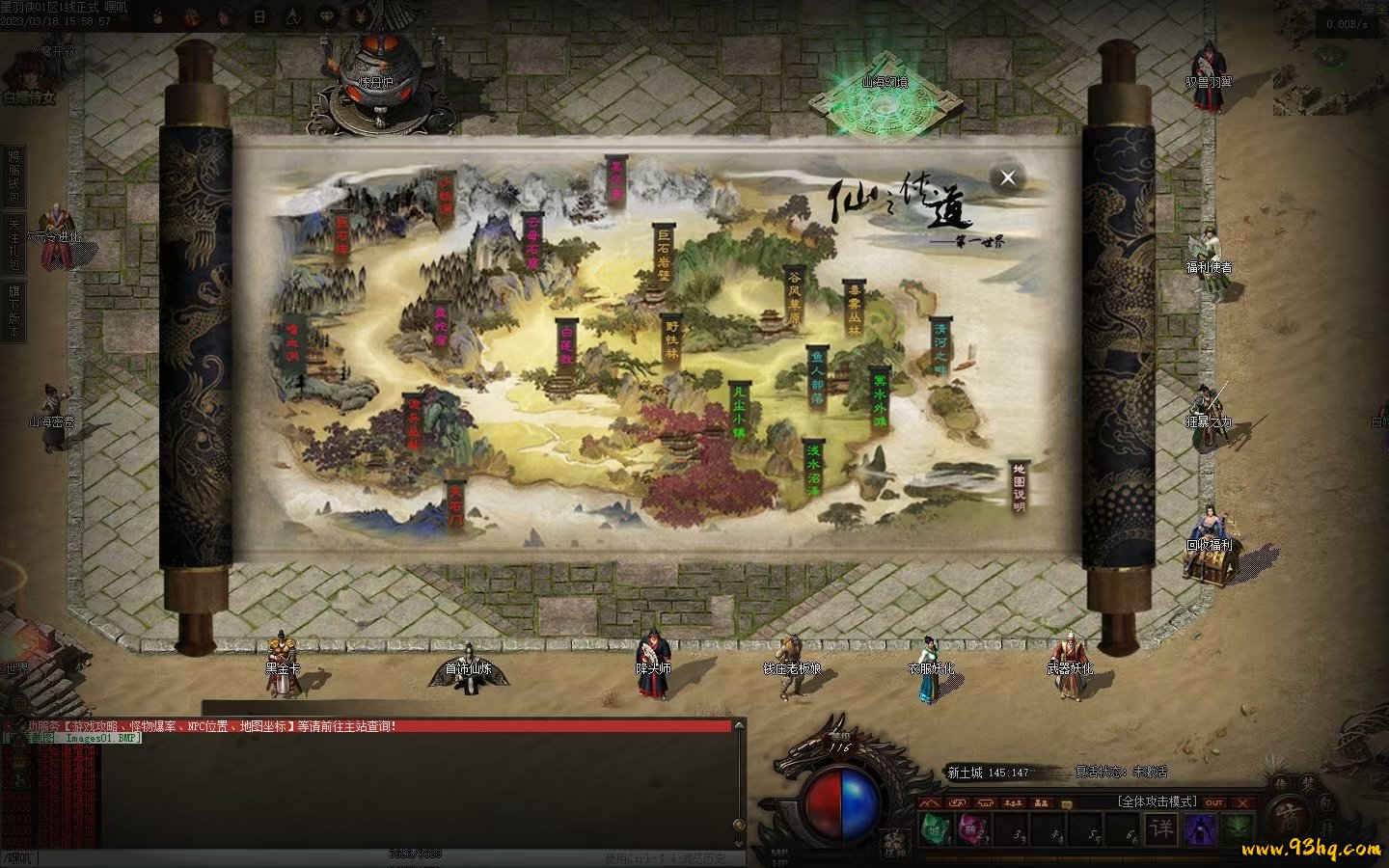This screenshot has height=868, width=1389.
Task: Travel to the 云母石窟 location
Action: [x=532, y=242]
